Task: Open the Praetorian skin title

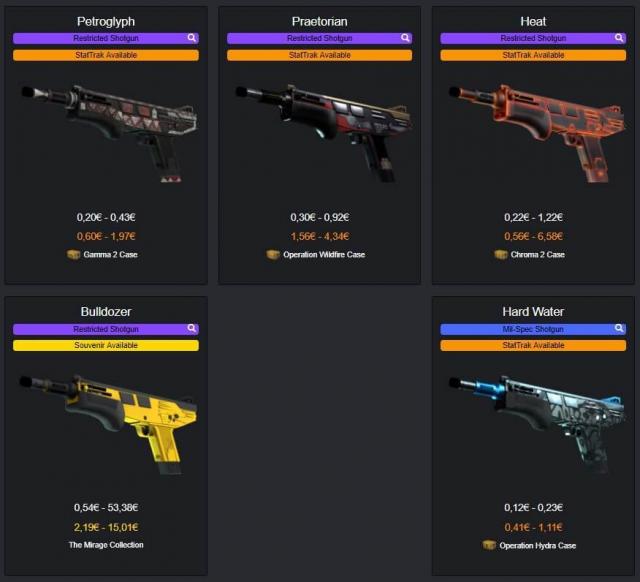Action: 319,21
